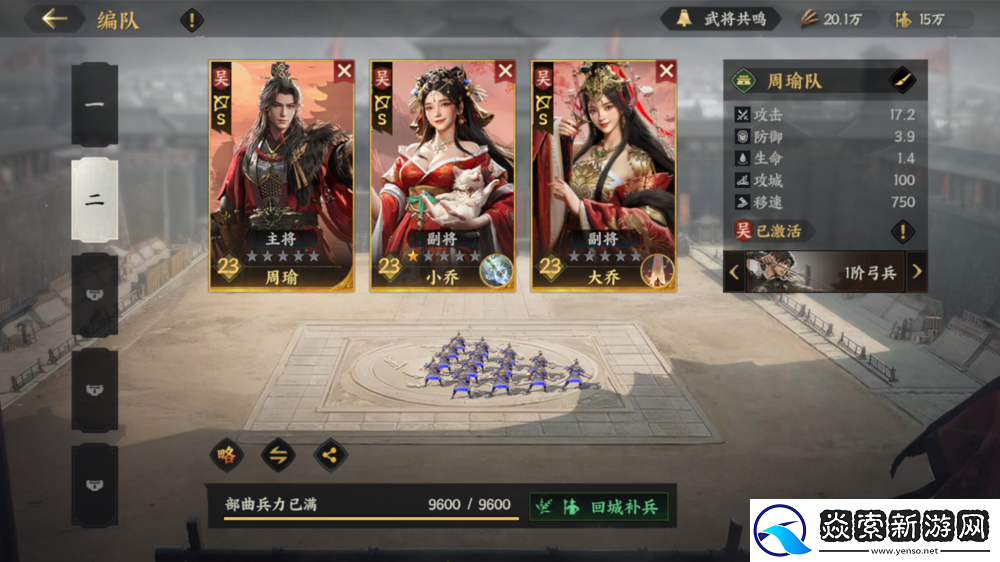Choose the previous troop type
1000x562 pixels.
(x=735, y=271)
